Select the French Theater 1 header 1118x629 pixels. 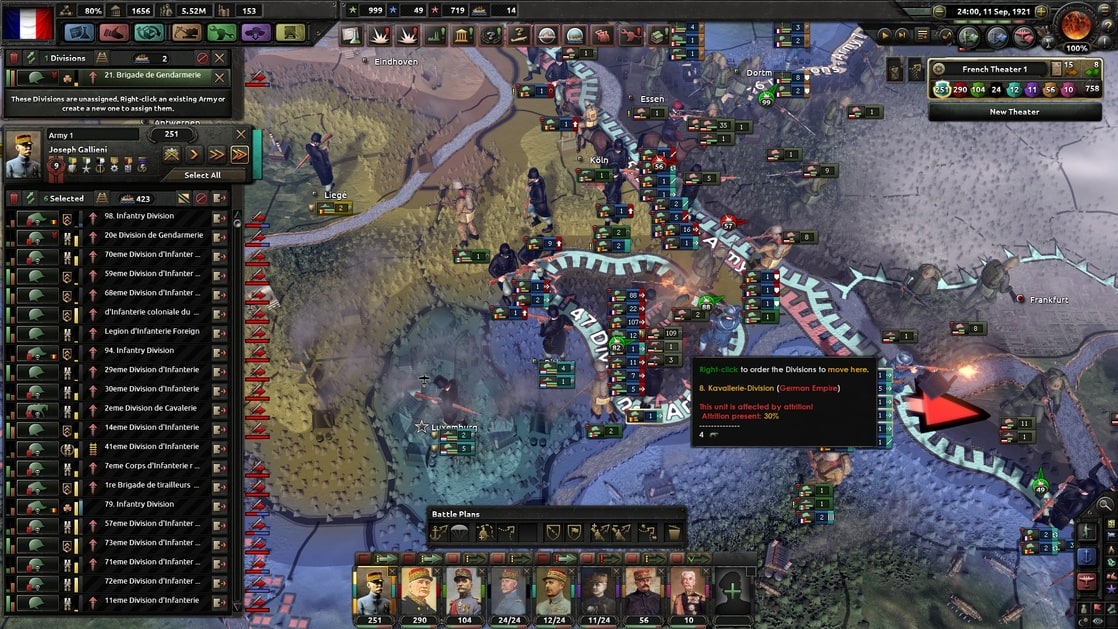coord(990,69)
